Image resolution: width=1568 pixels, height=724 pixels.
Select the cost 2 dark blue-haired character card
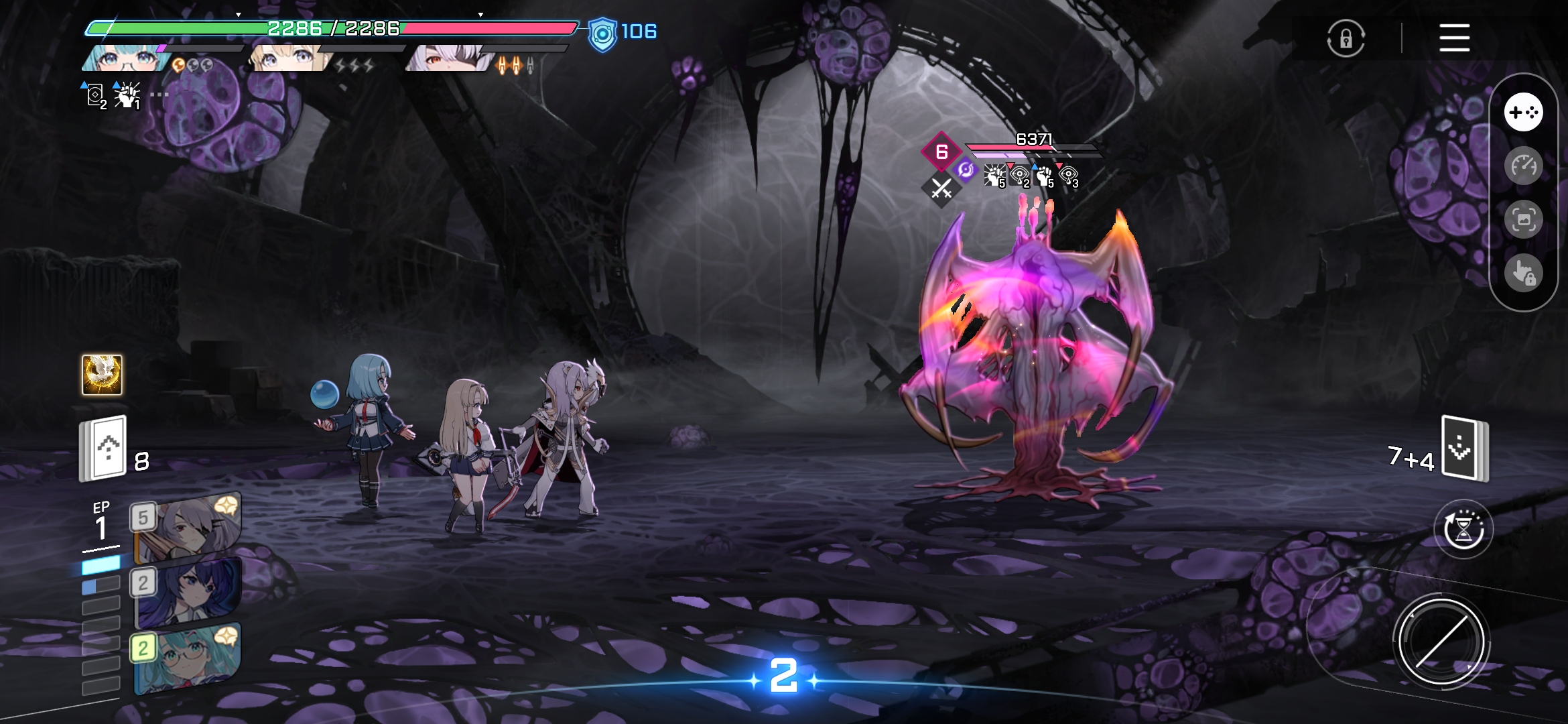coord(188,592)
